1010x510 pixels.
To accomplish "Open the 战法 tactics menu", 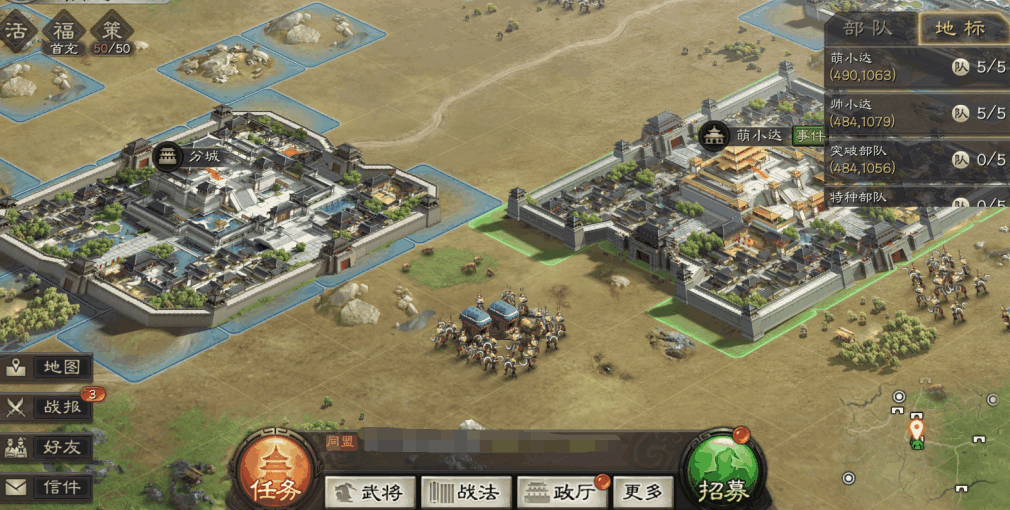I will coord(466,491).
